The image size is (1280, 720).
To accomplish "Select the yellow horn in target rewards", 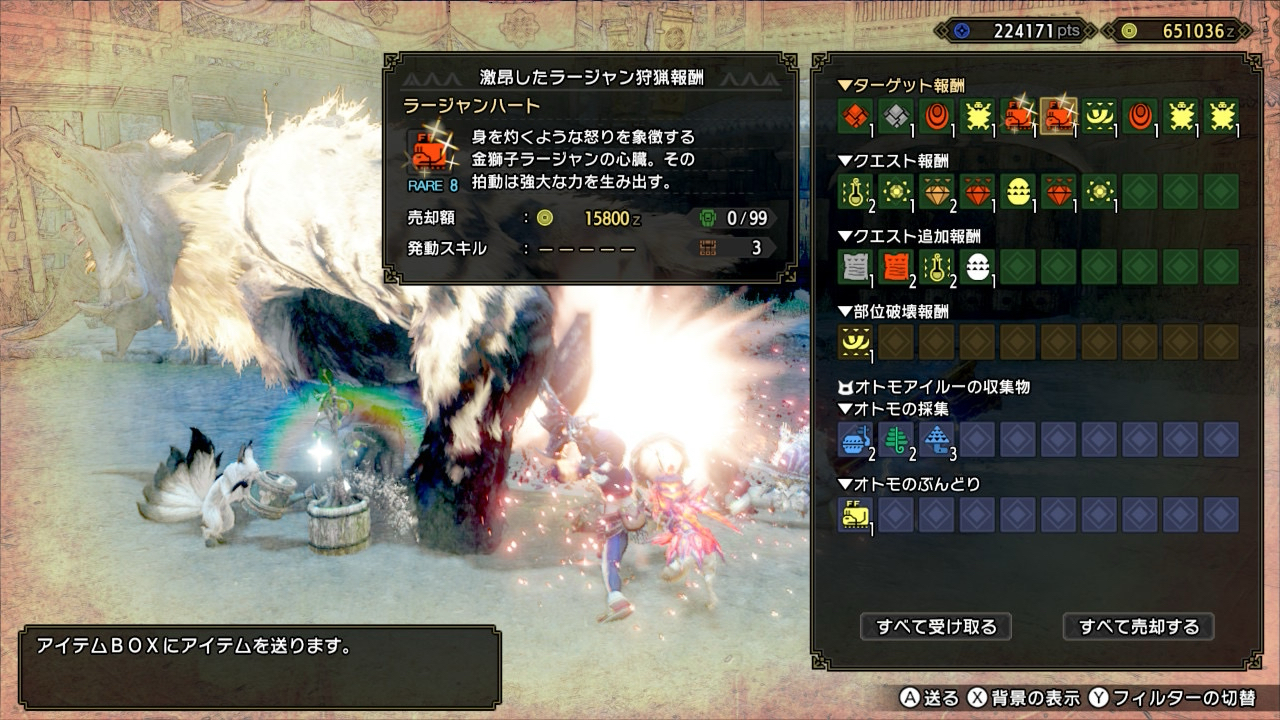I will point(1099,116).
